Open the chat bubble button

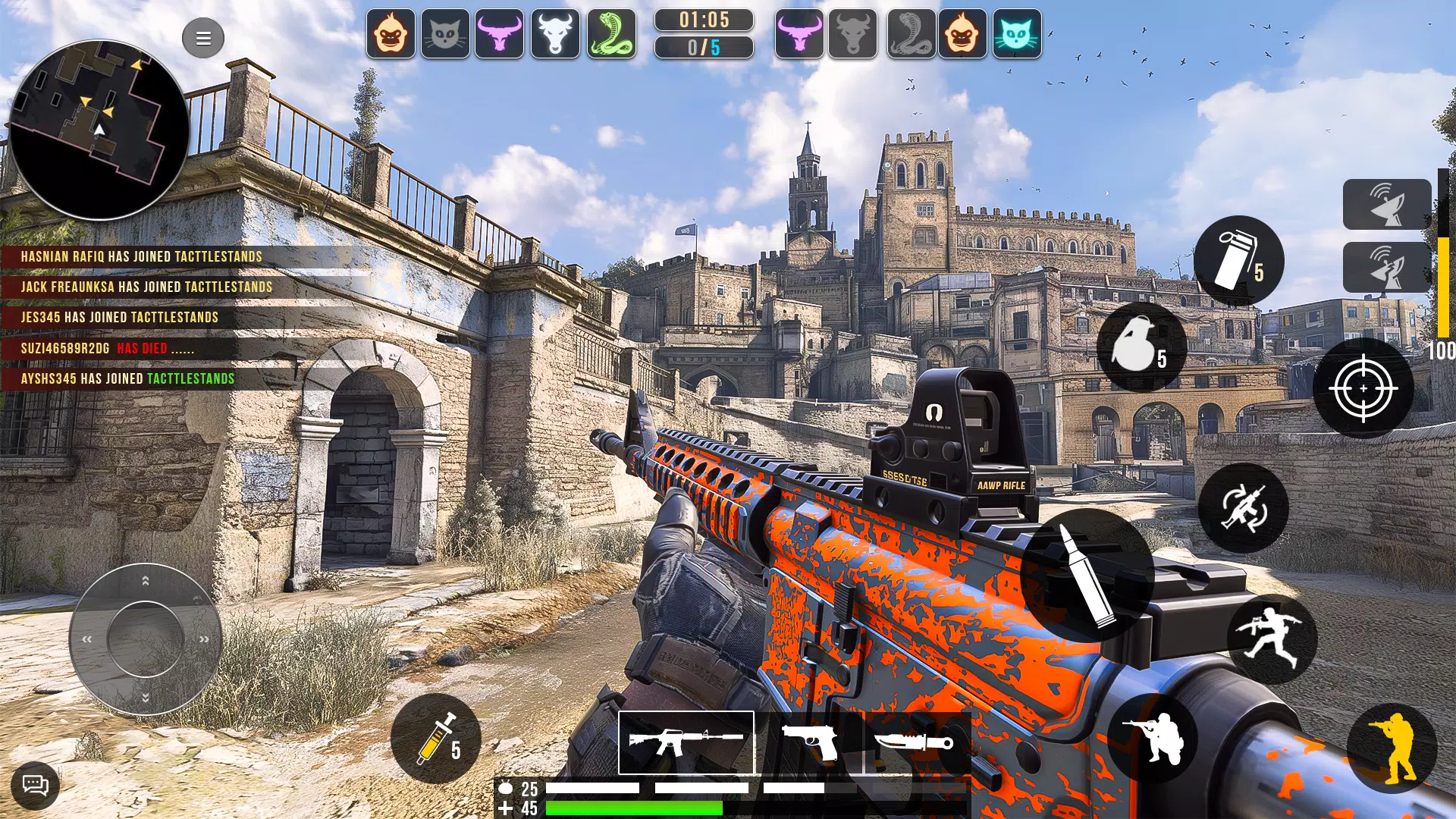(35, 784)
